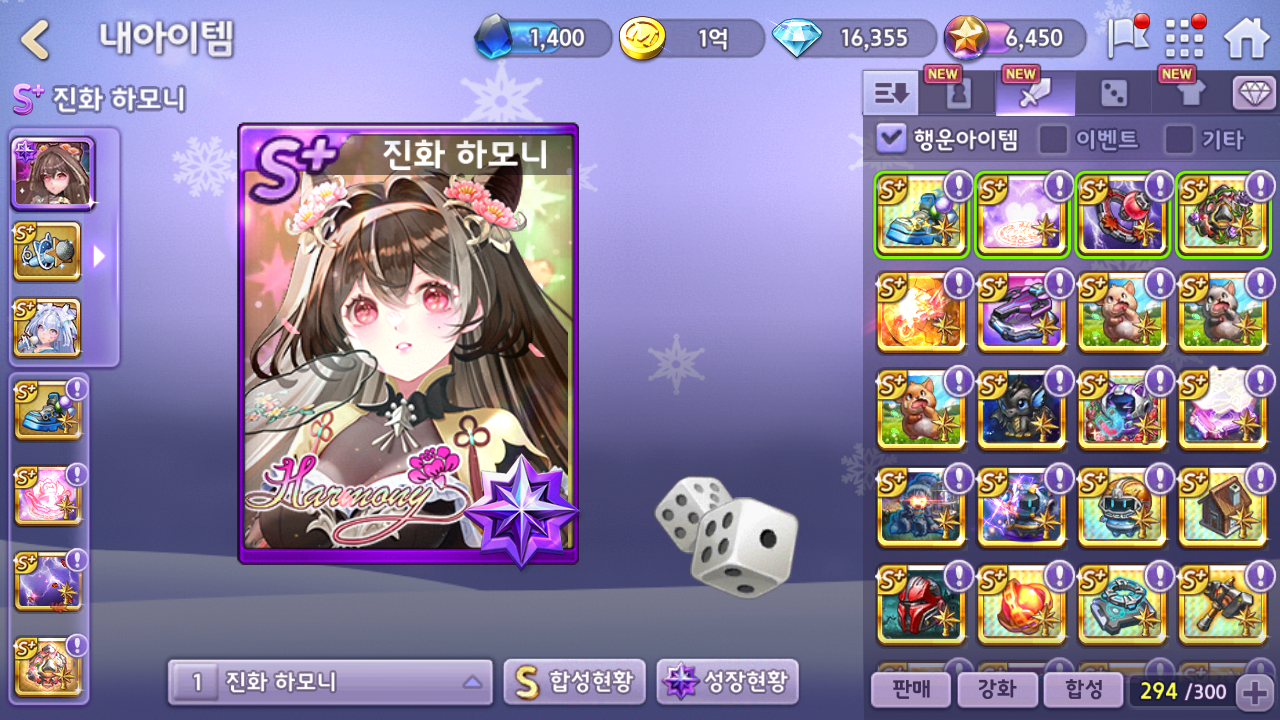Open the grid menu icon
This screenshot has width=1280, height=720.
(1186, 39)
